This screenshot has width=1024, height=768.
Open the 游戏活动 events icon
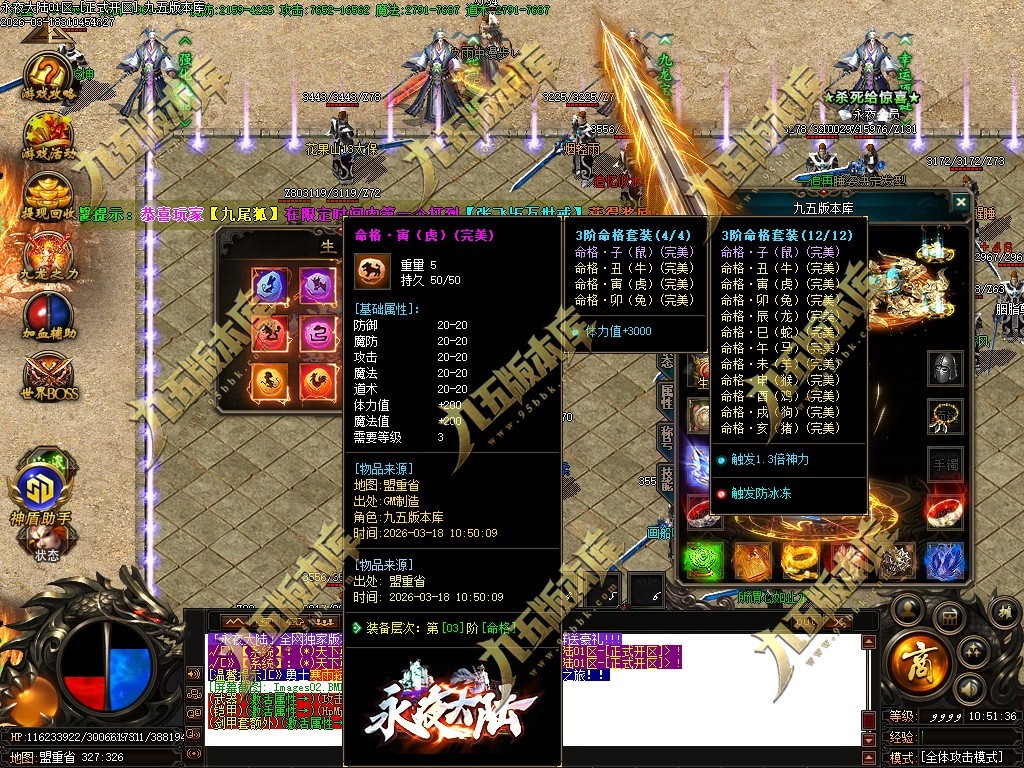(48, 133)
